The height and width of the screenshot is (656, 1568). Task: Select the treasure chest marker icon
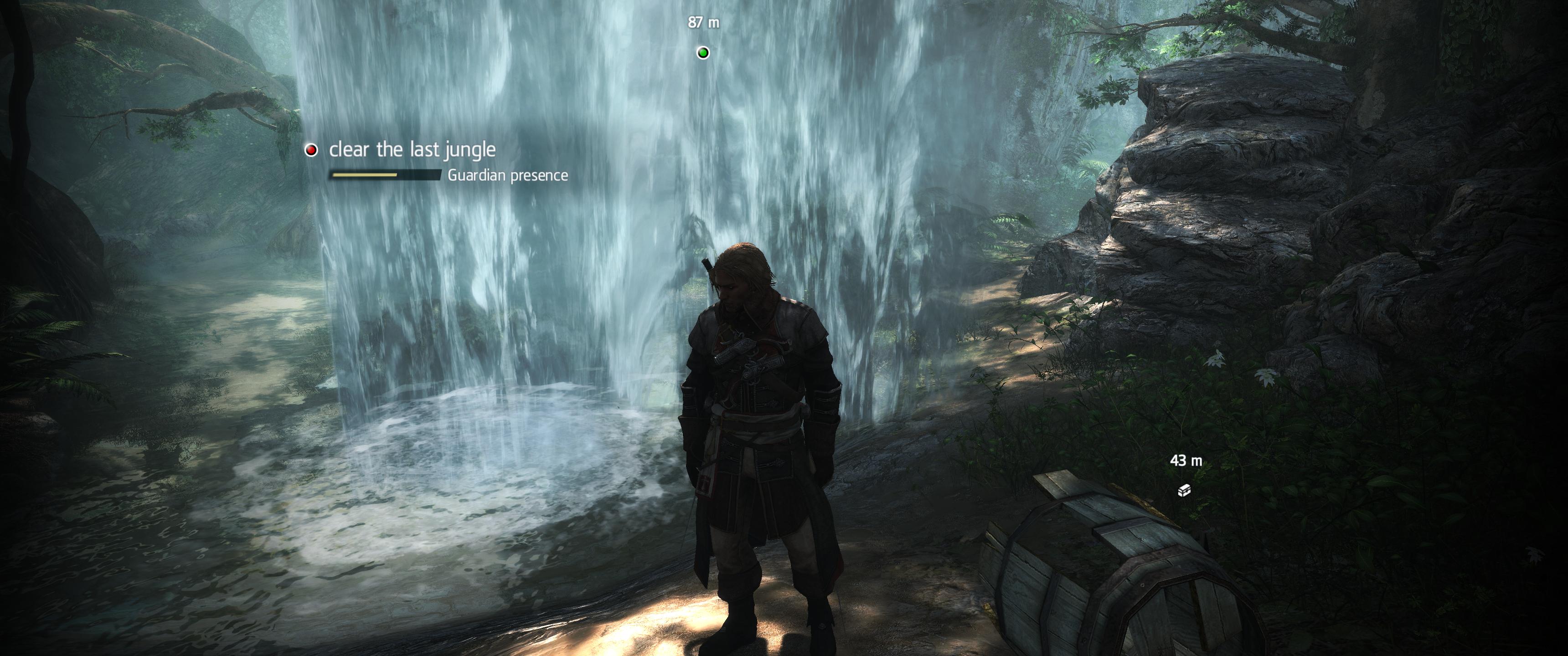[x=1184, y=490]
